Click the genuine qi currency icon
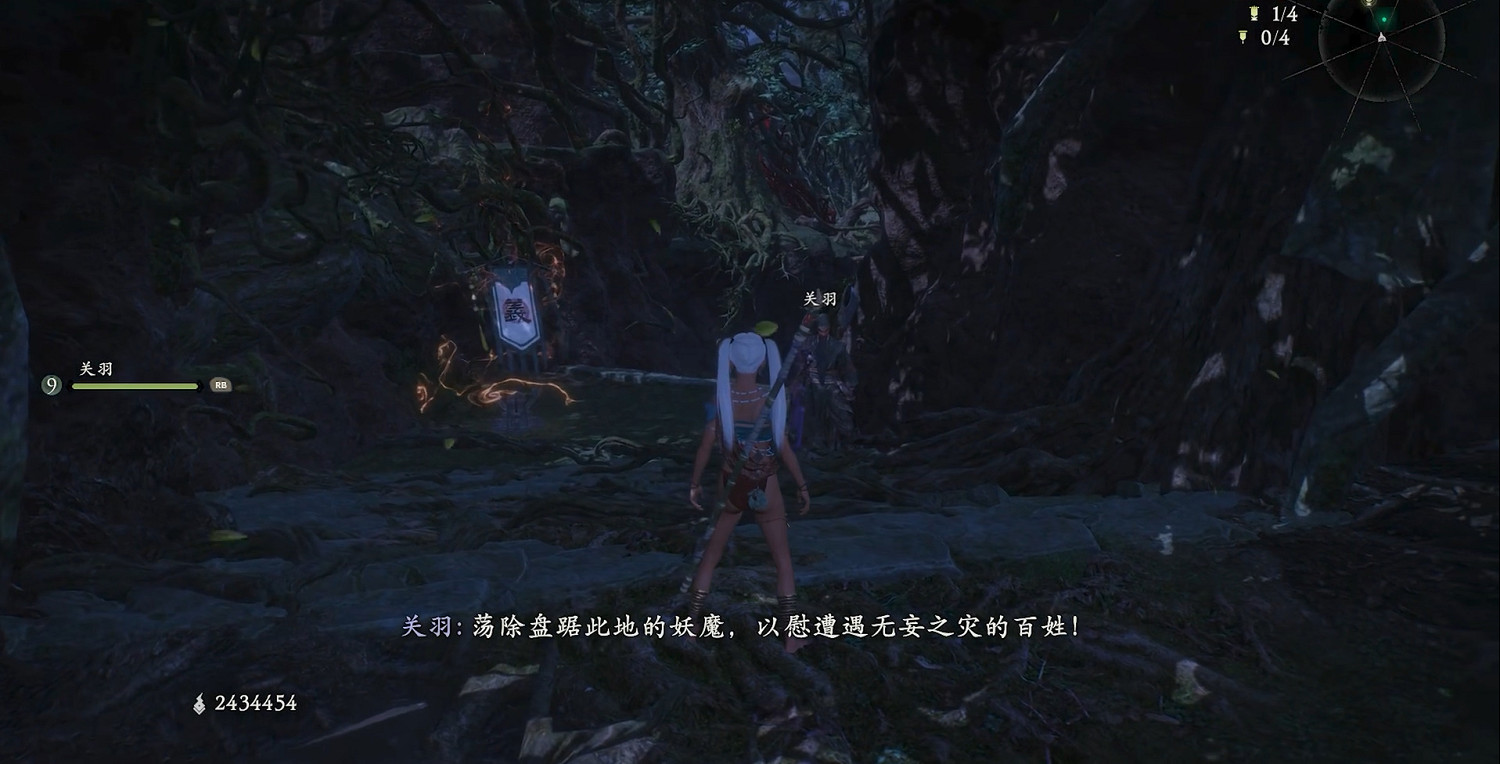This screenshot has height=764, width=1500. 201,703
